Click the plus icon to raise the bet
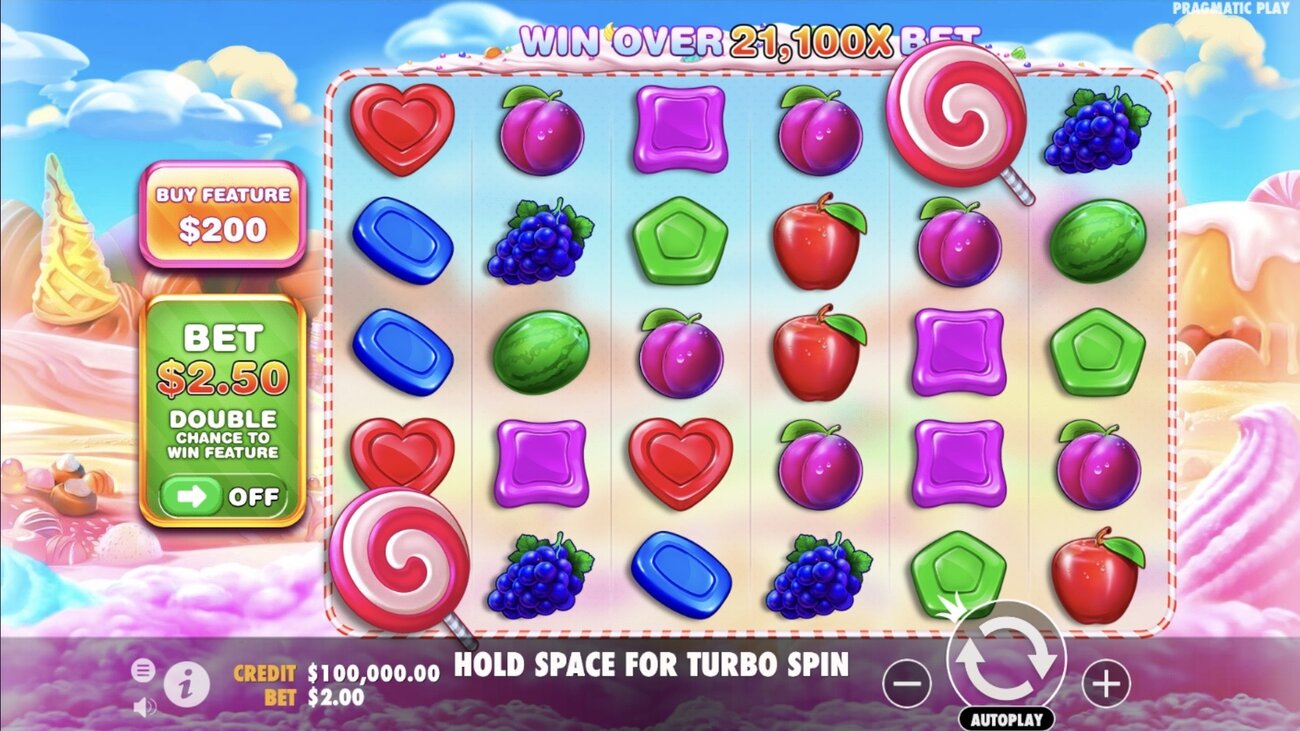This screenshot has width=1300, height=731. (x=1104, y=681)
